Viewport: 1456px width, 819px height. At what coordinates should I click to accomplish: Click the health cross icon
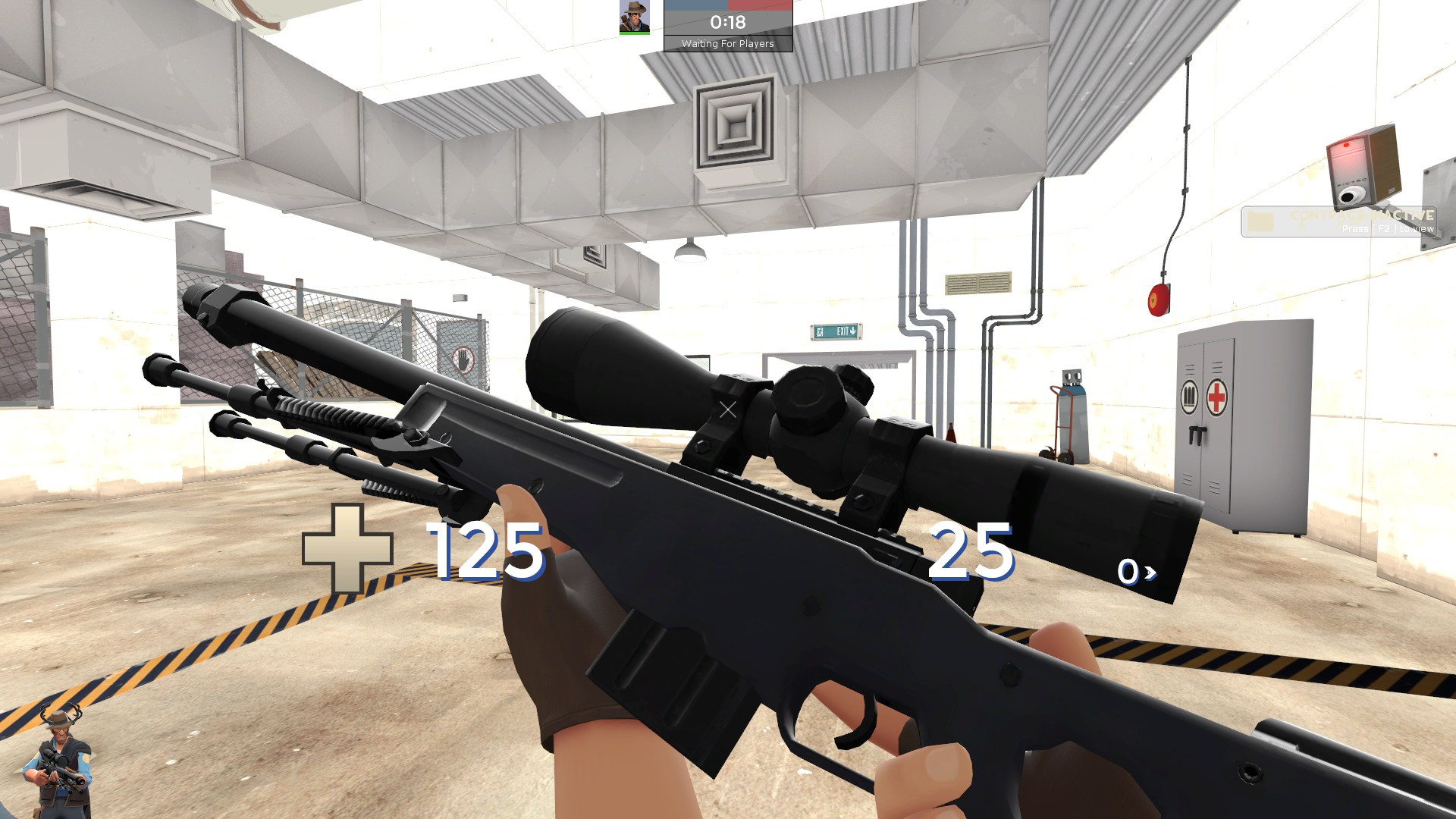(349, 548)
